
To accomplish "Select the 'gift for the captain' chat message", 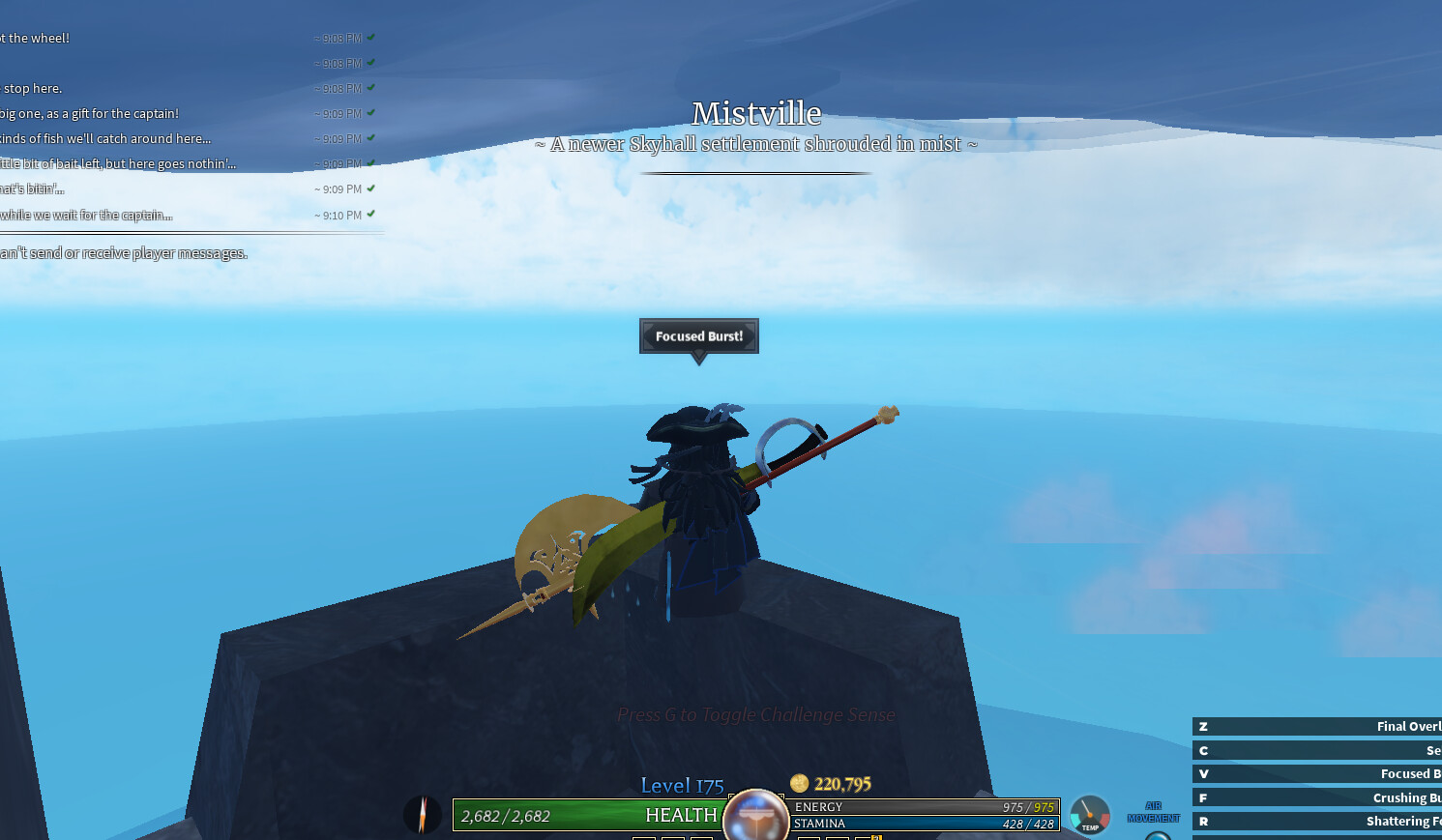I will pyautogui.click(x=90, y=114).
